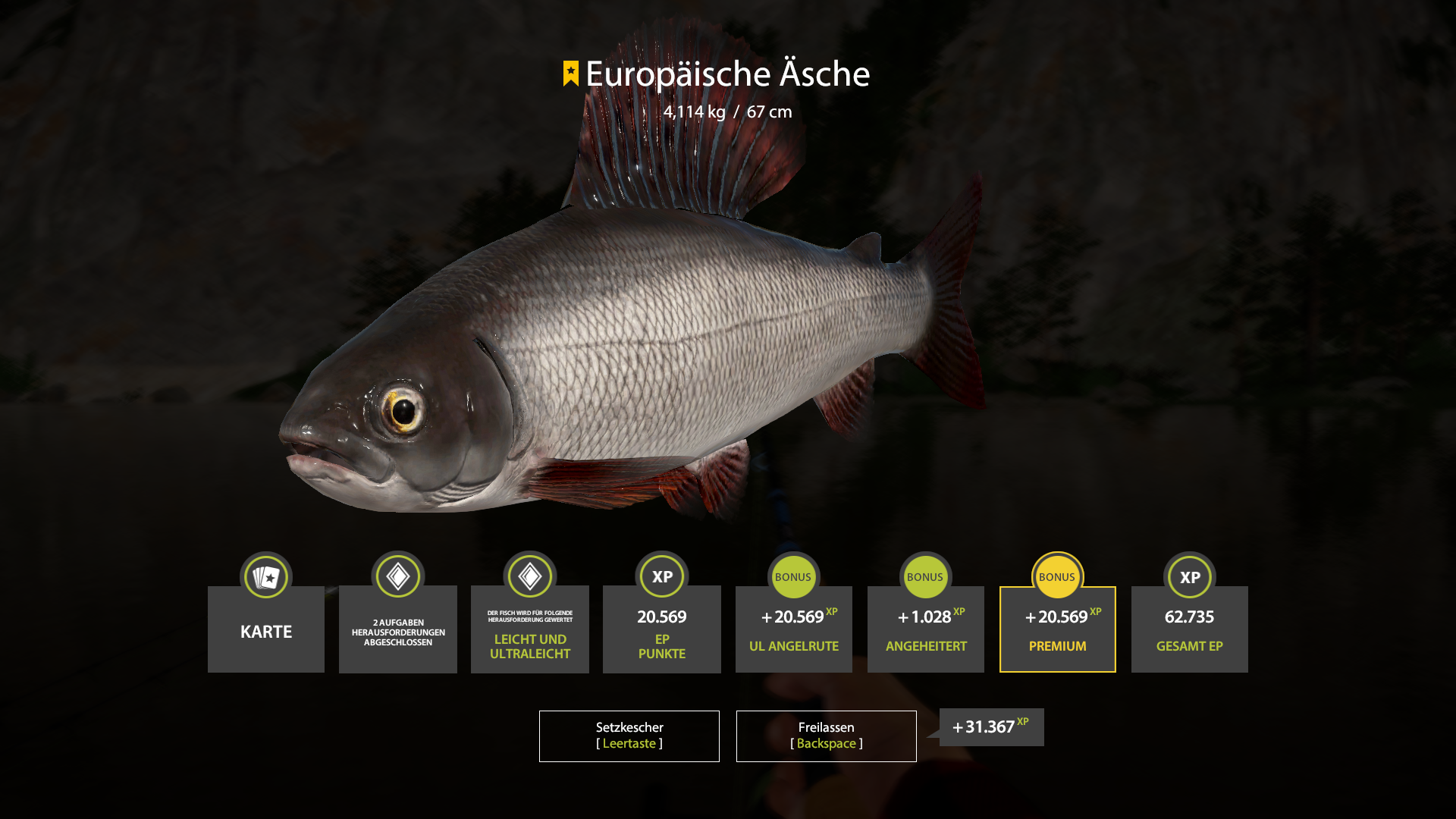This screenshot has height=819, width=1456.
Task: Open the KARTE panel
Action: (x=266, y=630)
